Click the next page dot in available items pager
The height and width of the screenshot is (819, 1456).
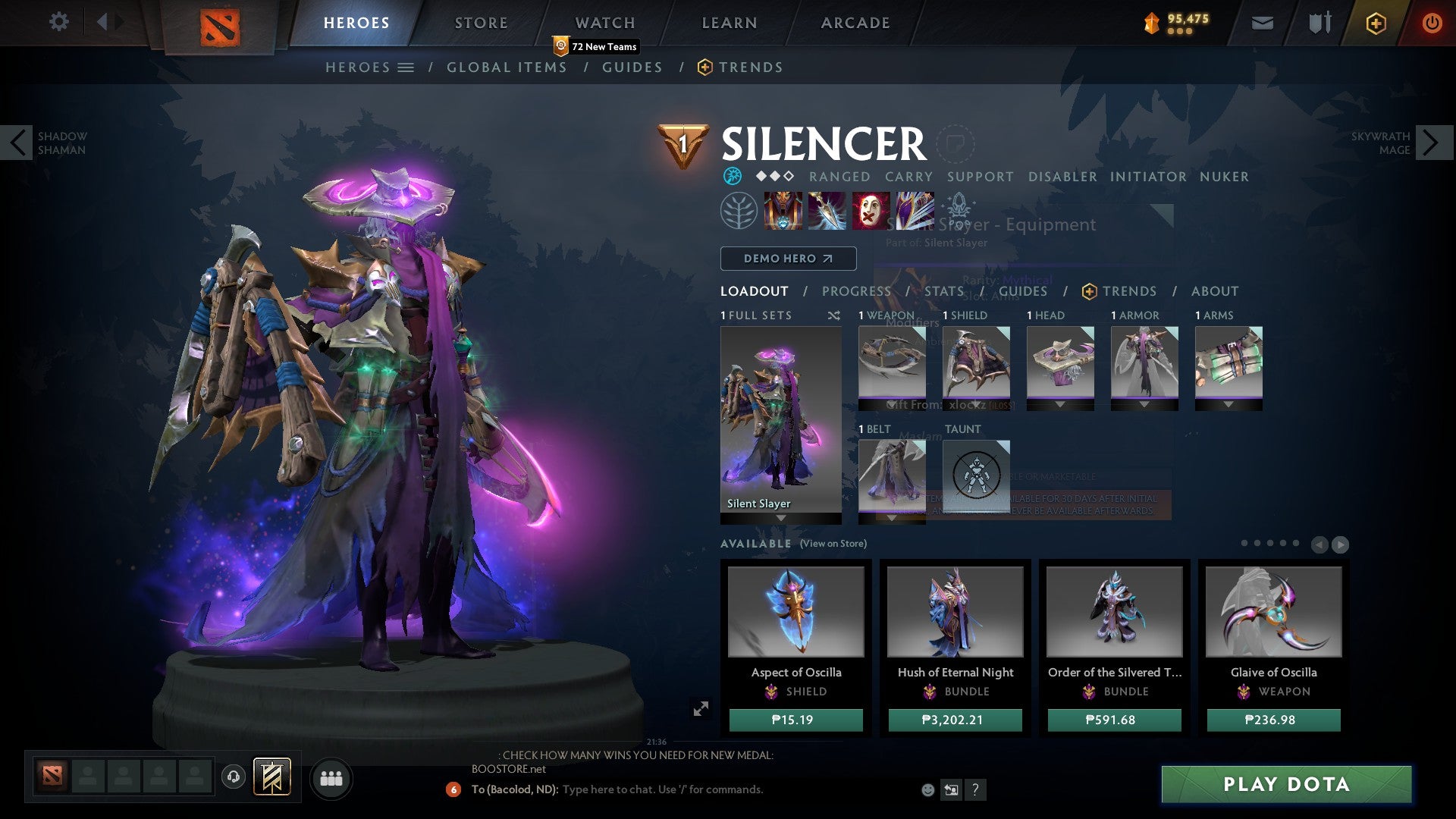click(1257, 542)
